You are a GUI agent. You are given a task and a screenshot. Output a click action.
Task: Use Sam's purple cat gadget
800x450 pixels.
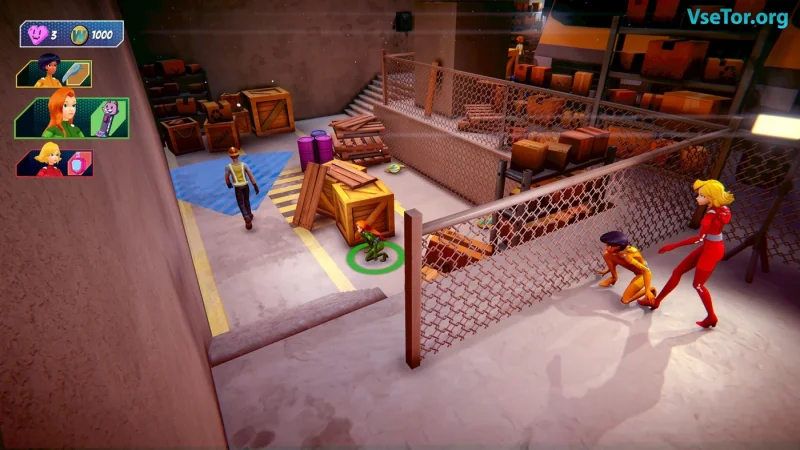point(108,118)
